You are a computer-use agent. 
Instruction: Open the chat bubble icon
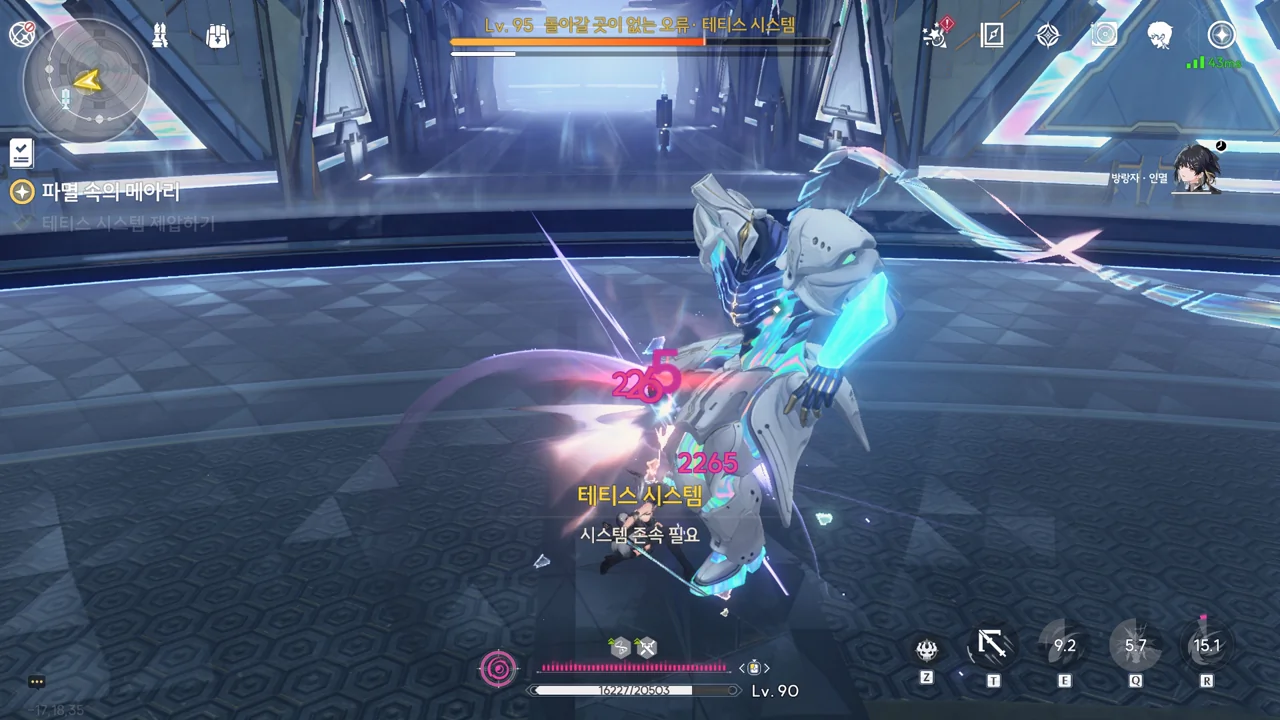pos(37,682)
